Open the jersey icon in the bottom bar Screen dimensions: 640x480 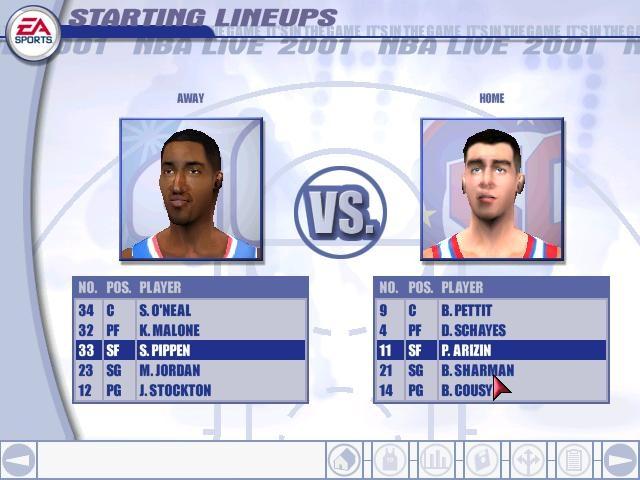point(390,460)
